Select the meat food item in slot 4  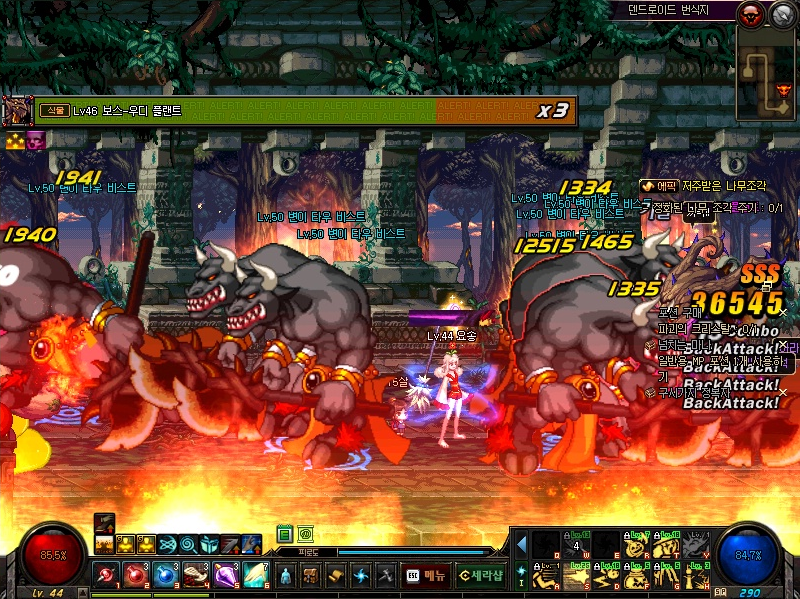click(x=195, y=575)
